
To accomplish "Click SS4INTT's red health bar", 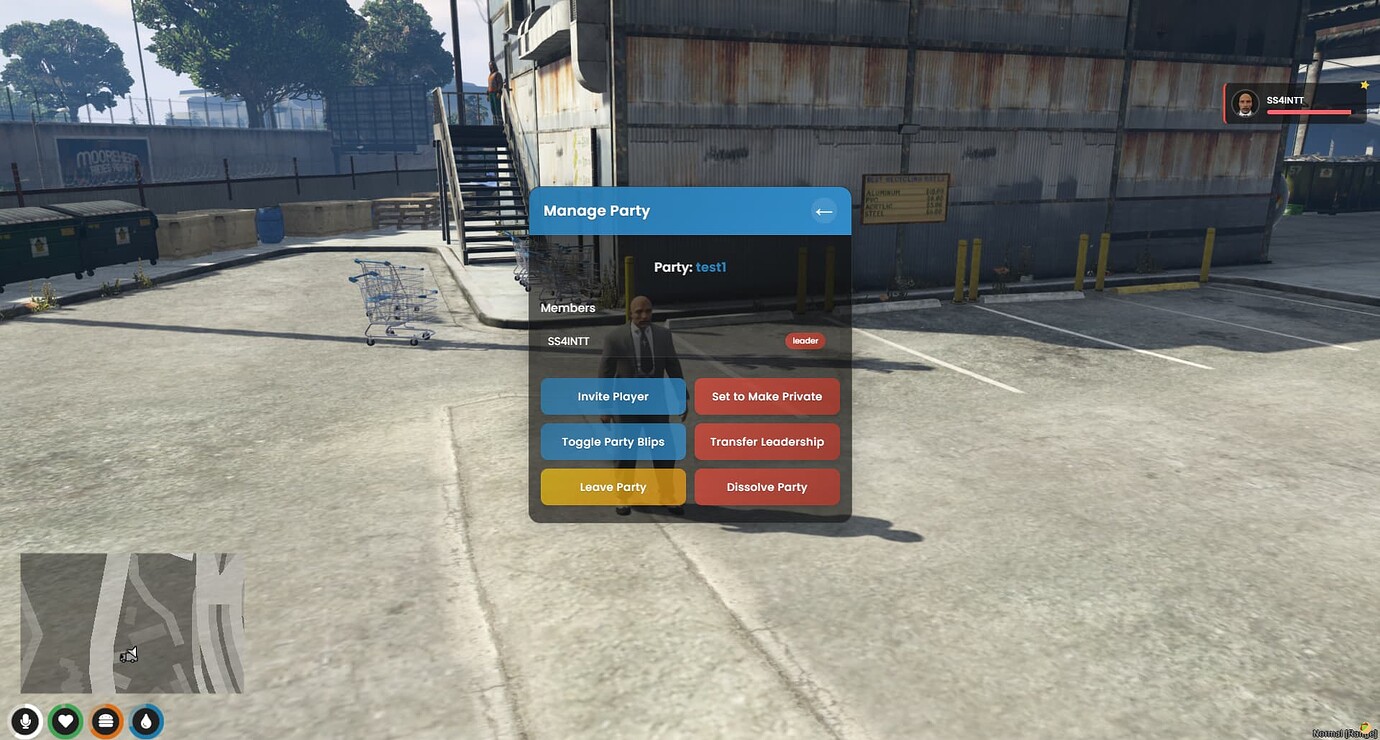I will pos(1310,112).
